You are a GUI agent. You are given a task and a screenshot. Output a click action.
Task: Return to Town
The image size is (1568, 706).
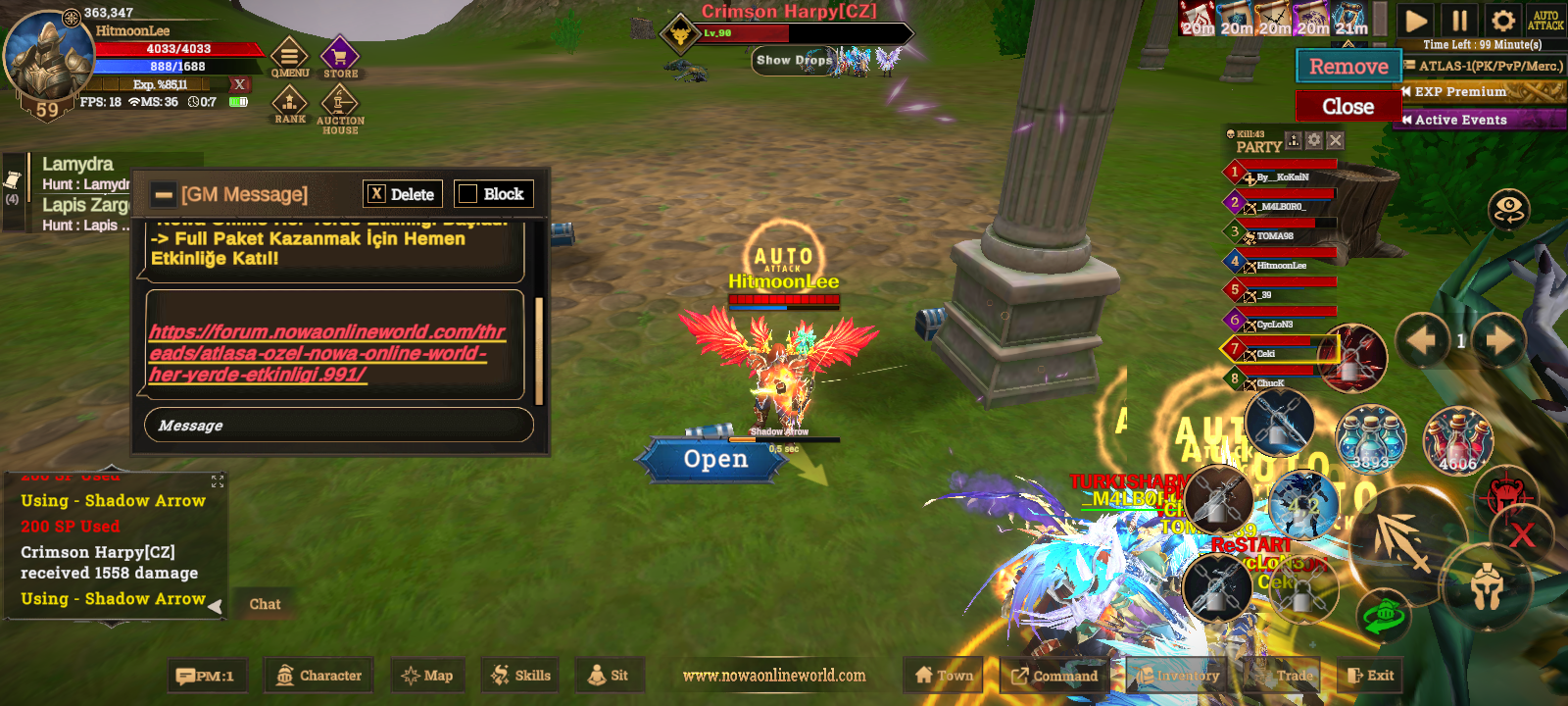click(x=944, y=676)
